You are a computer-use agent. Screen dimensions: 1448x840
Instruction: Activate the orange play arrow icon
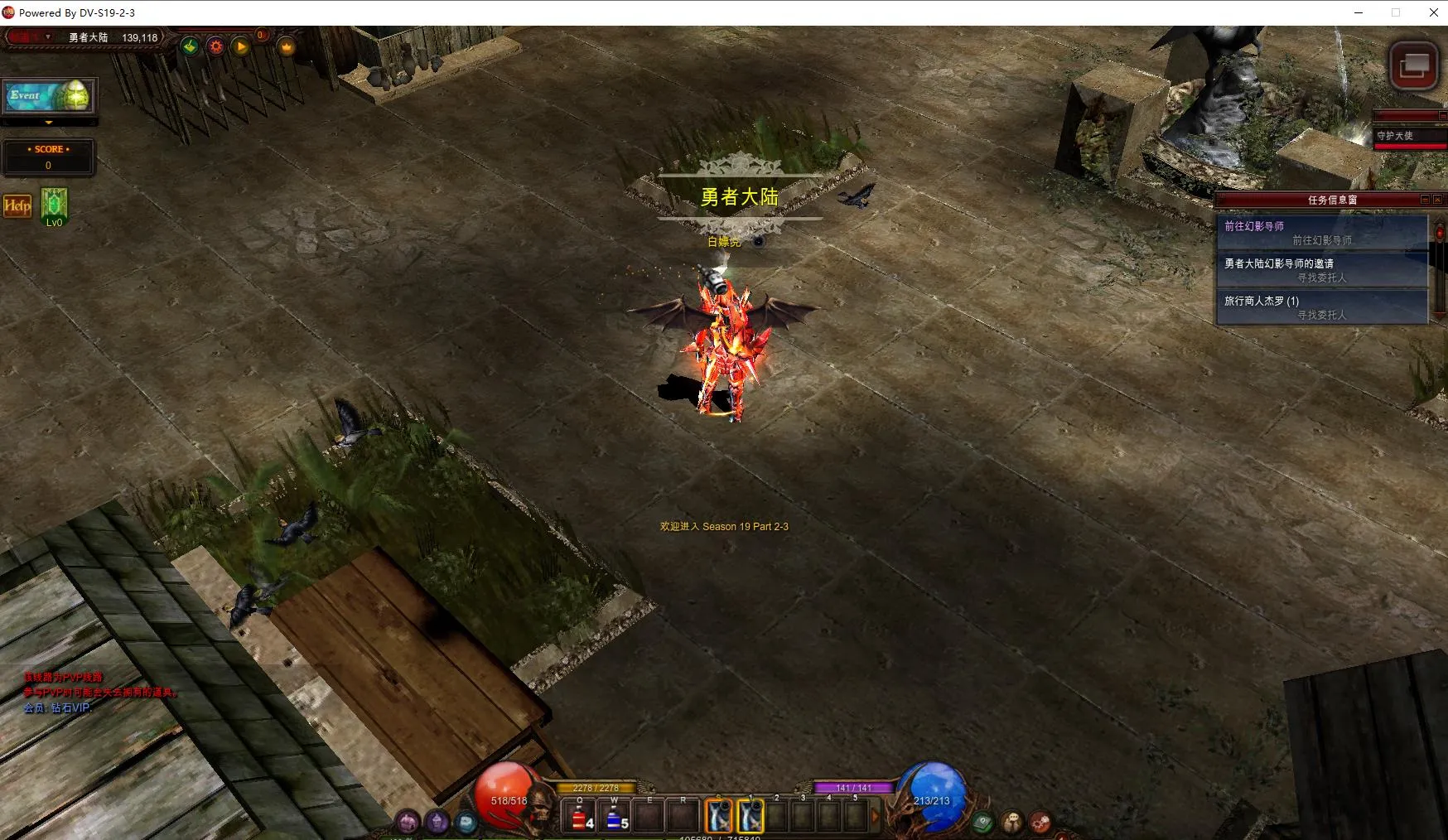pos(241,46)
